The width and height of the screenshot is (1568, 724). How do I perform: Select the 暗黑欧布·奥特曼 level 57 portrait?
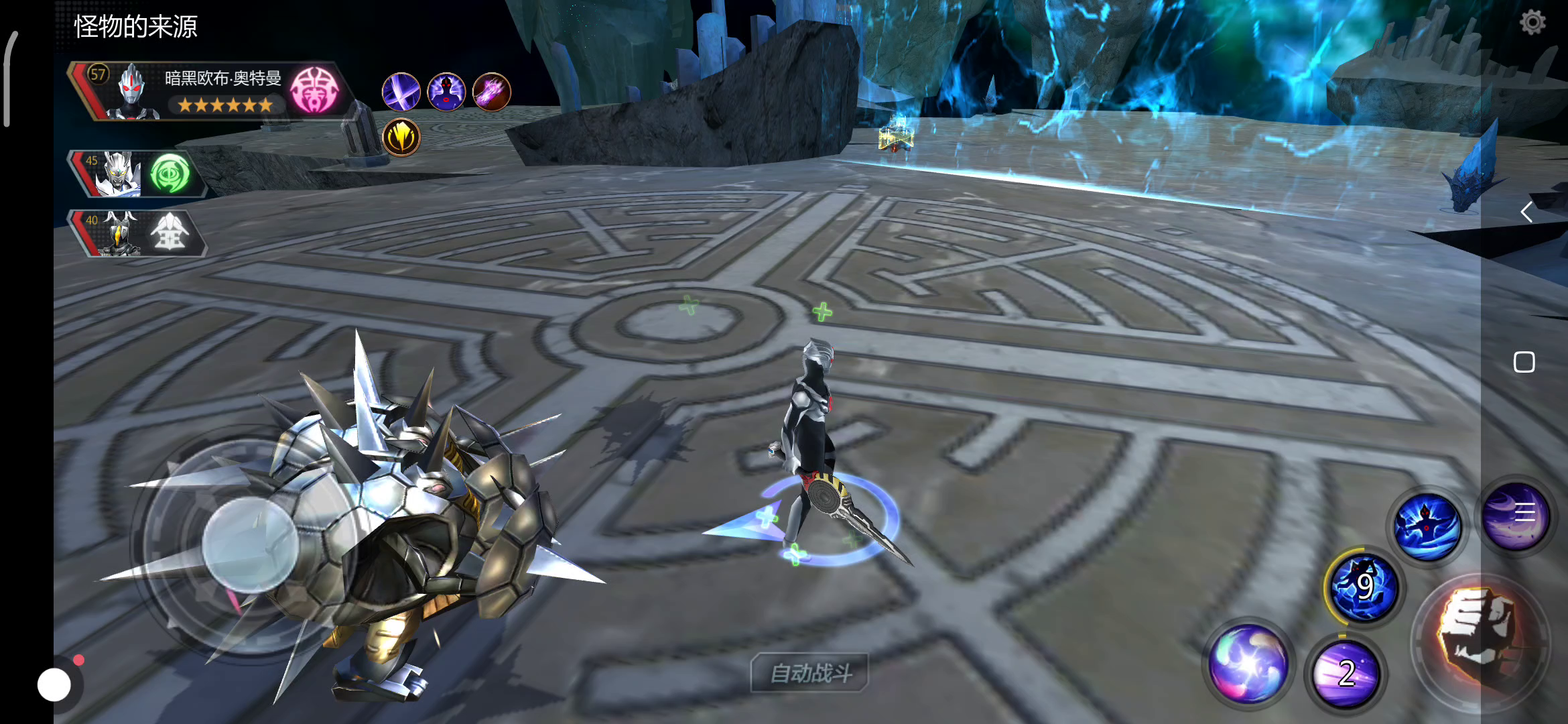click(131, 91)
